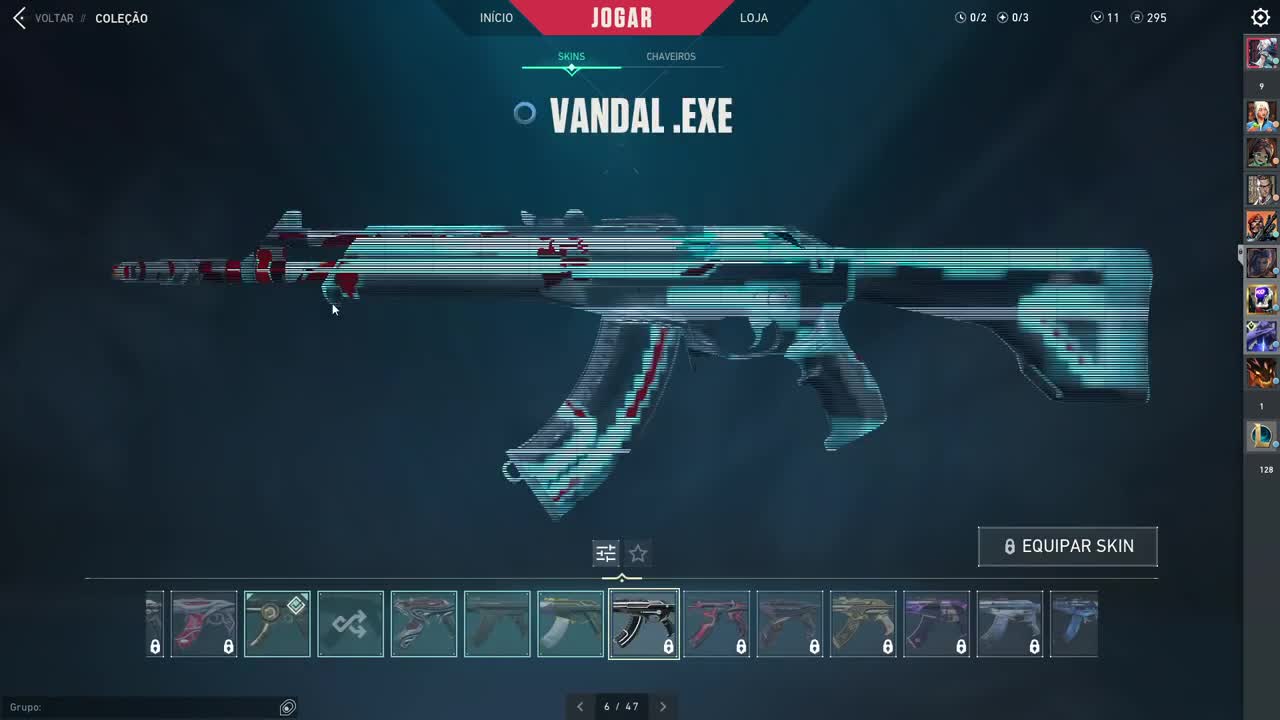Image resolution: width=1280 pixels, height=720 pixels.
Task: Open the settings gear icon
Action: pyautogui.click(x=1260, y=18)
